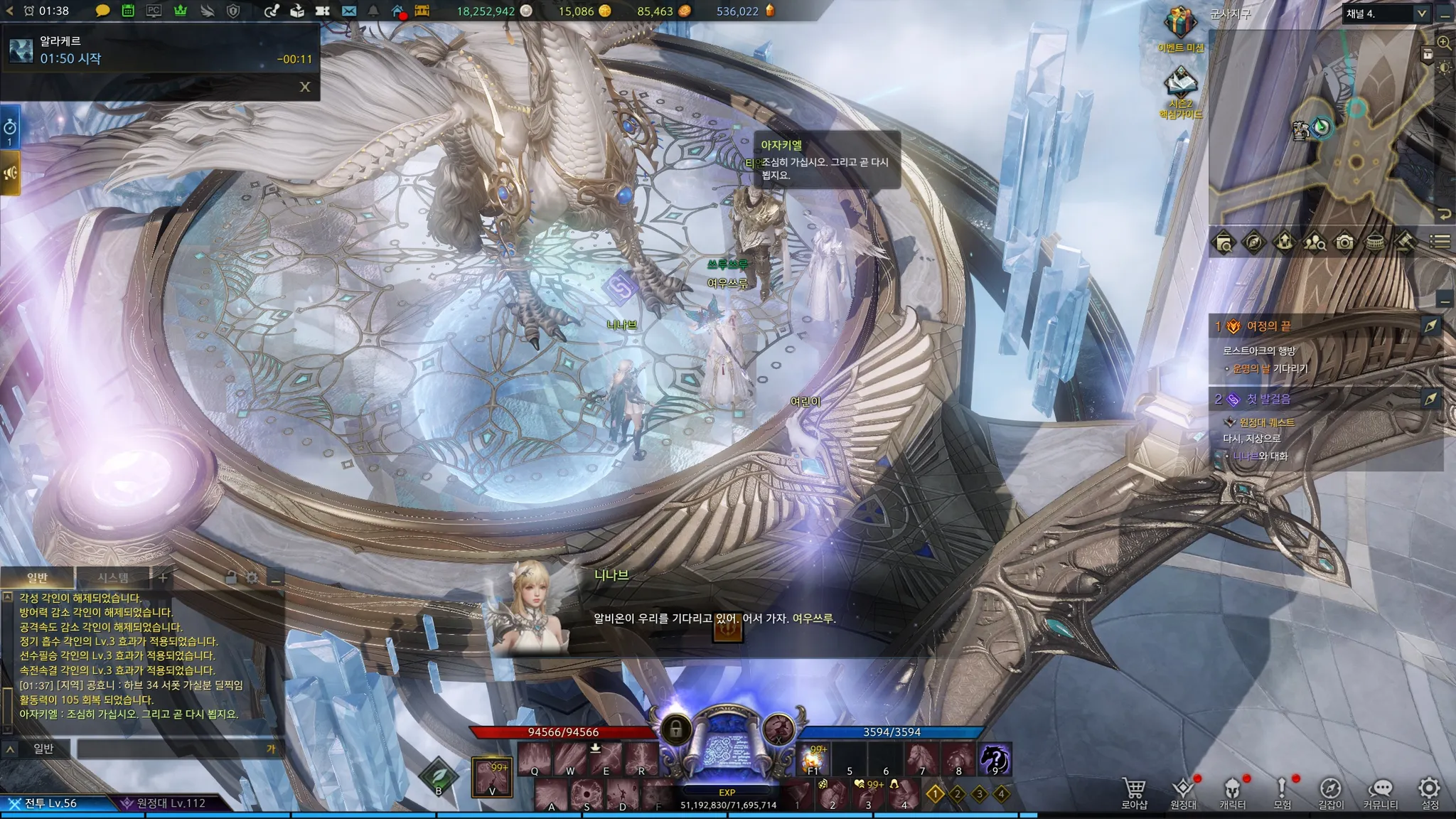Close the 알라케르 alarm notification
Screen dimensions: 1456x819
[305, 87]
